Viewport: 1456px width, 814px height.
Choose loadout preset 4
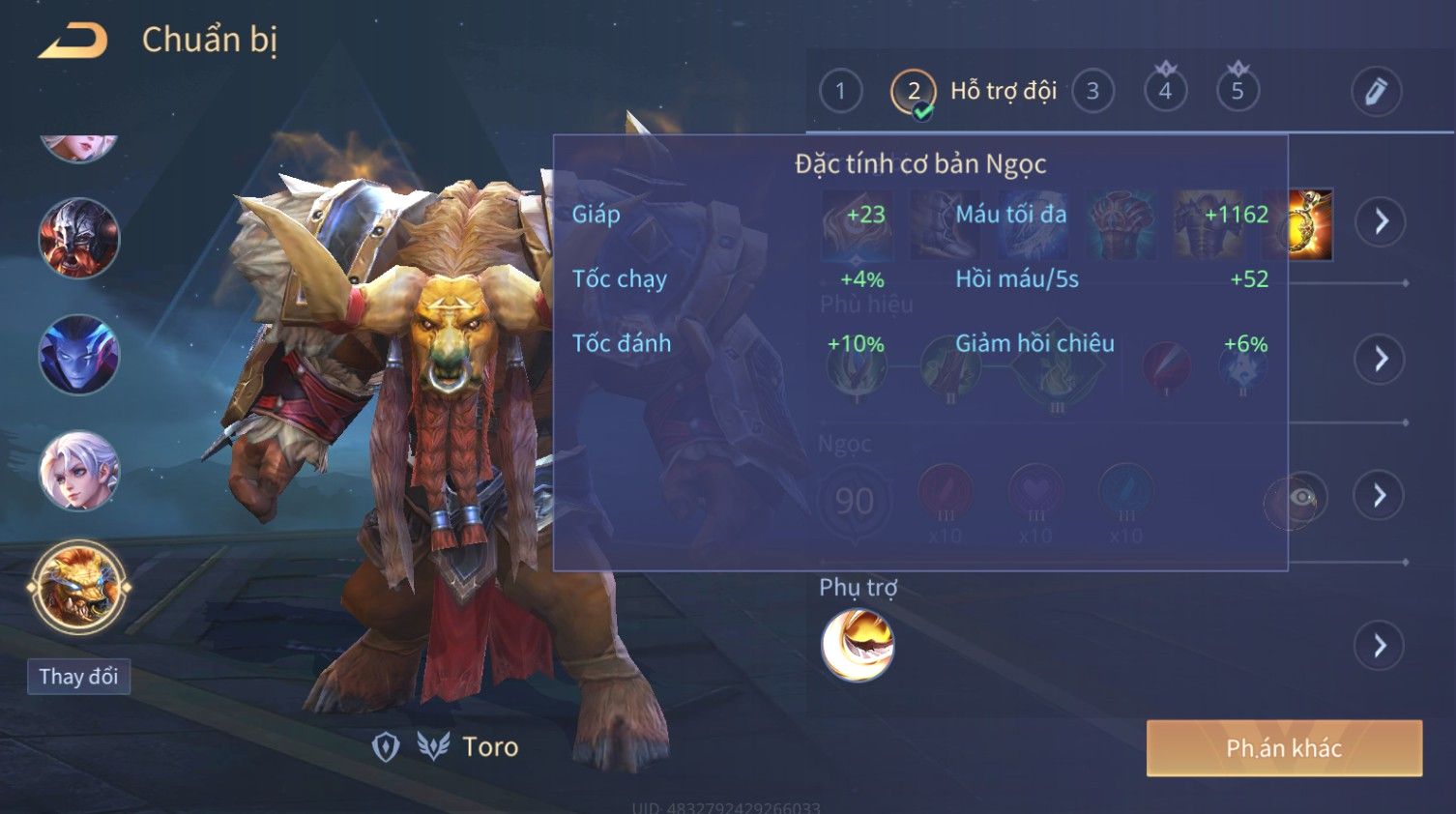tap(1165, 92)
